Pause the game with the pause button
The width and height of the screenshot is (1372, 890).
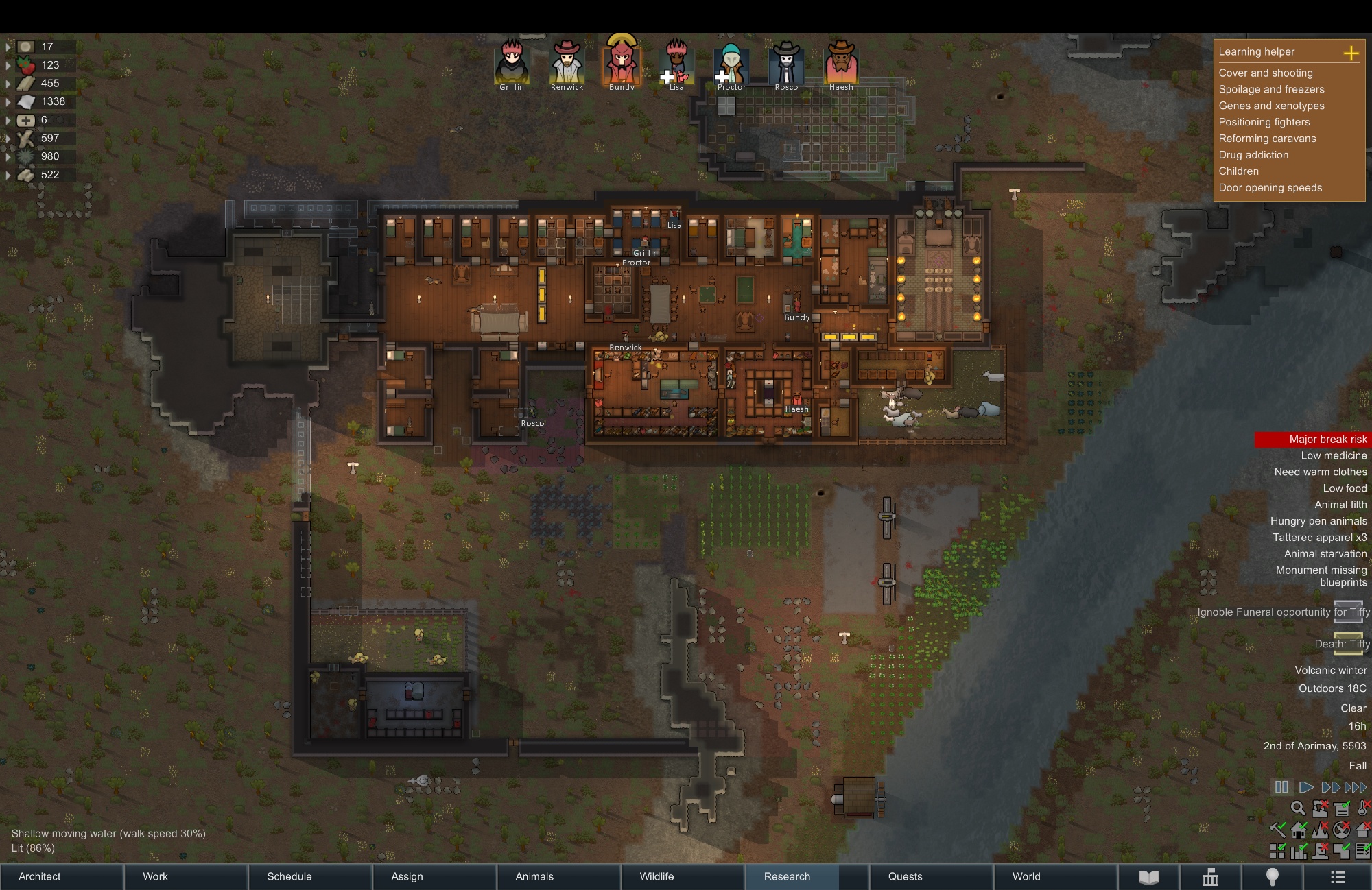click(1281, 787)
